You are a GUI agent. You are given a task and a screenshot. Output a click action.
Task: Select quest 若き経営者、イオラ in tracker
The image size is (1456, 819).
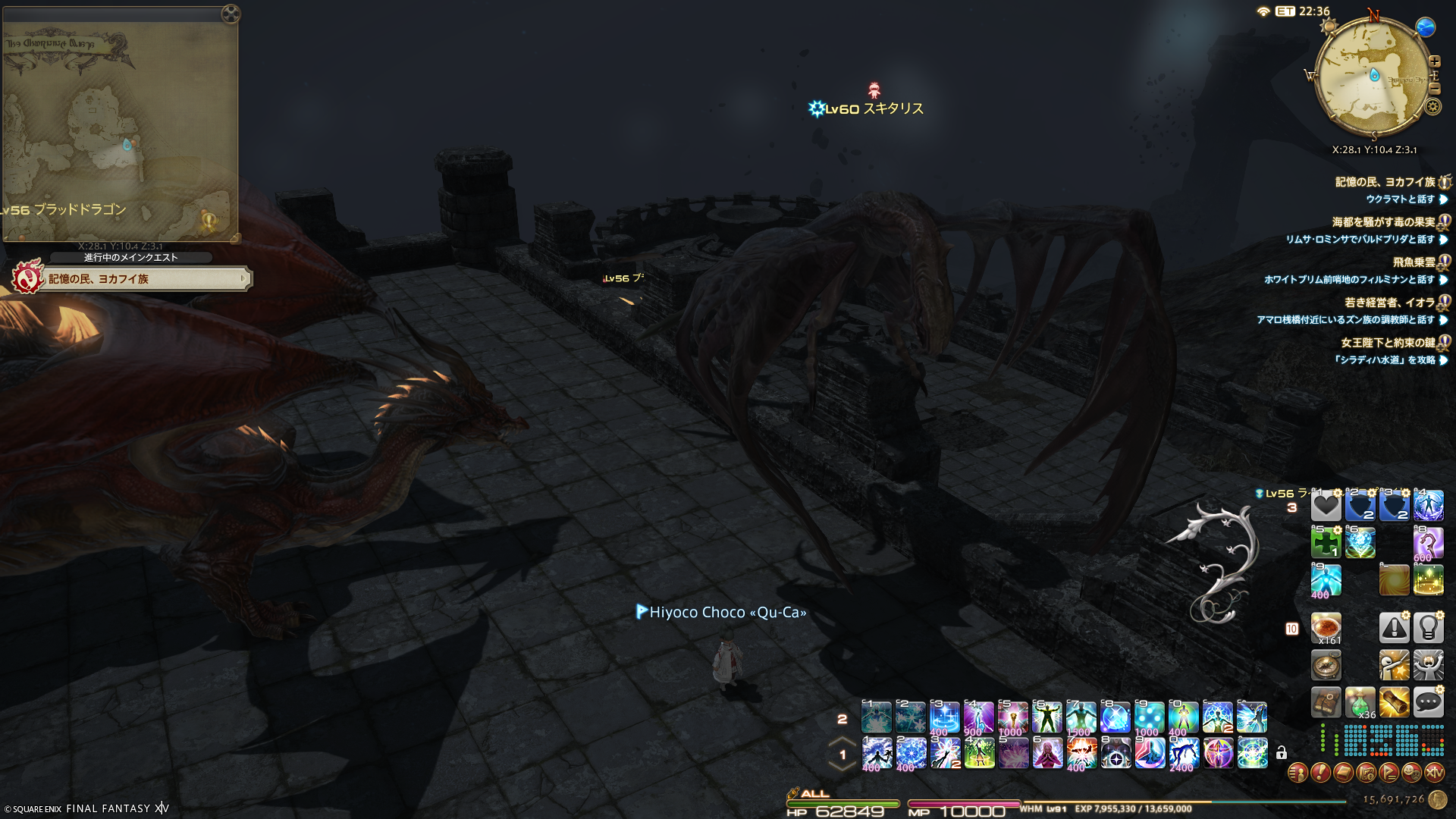1389,303
